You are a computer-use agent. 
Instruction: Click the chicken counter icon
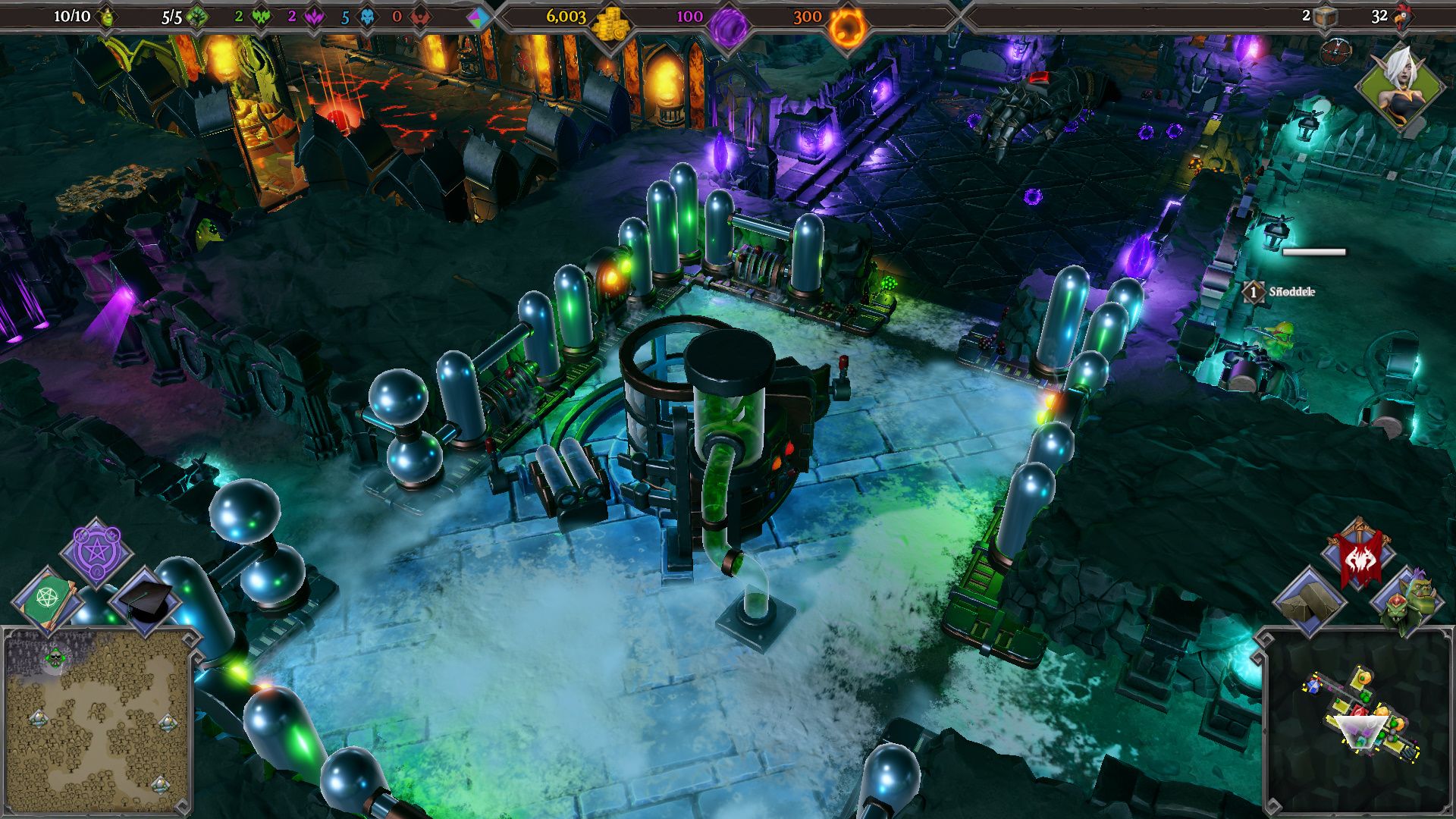1402,17
